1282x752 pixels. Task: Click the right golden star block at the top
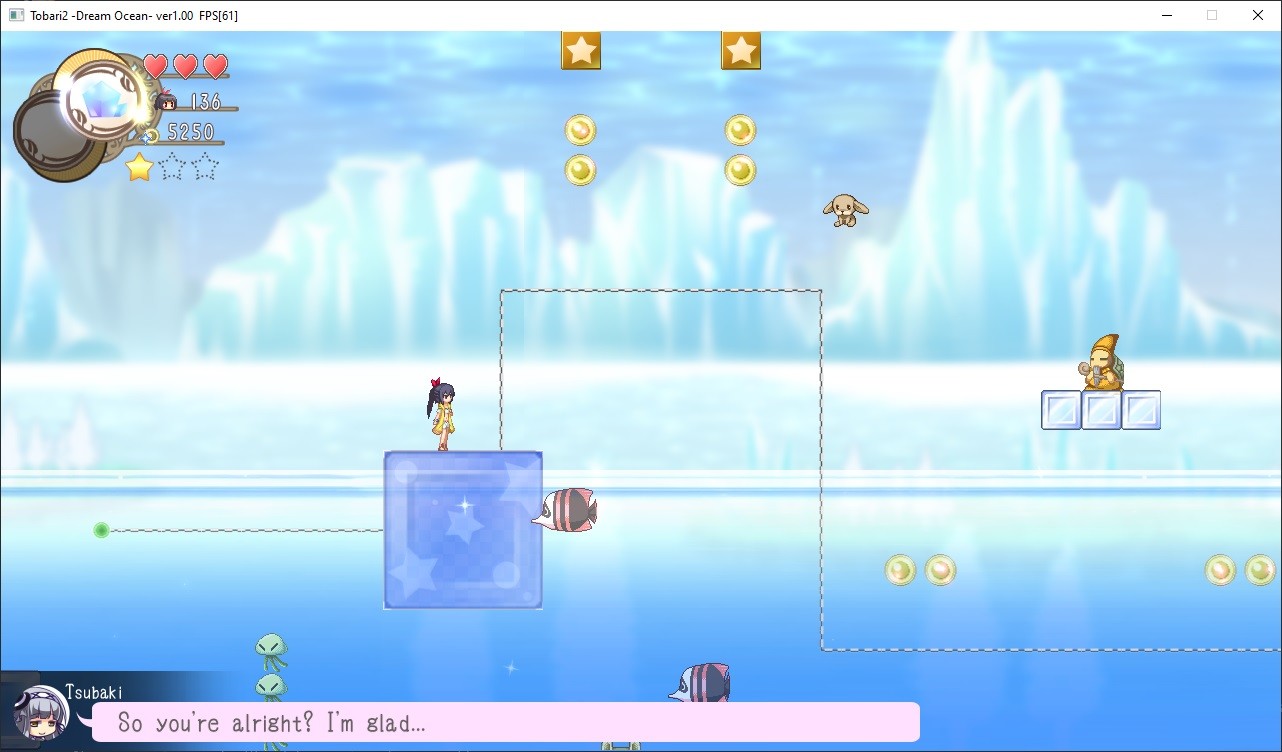(x=741, y=50)
